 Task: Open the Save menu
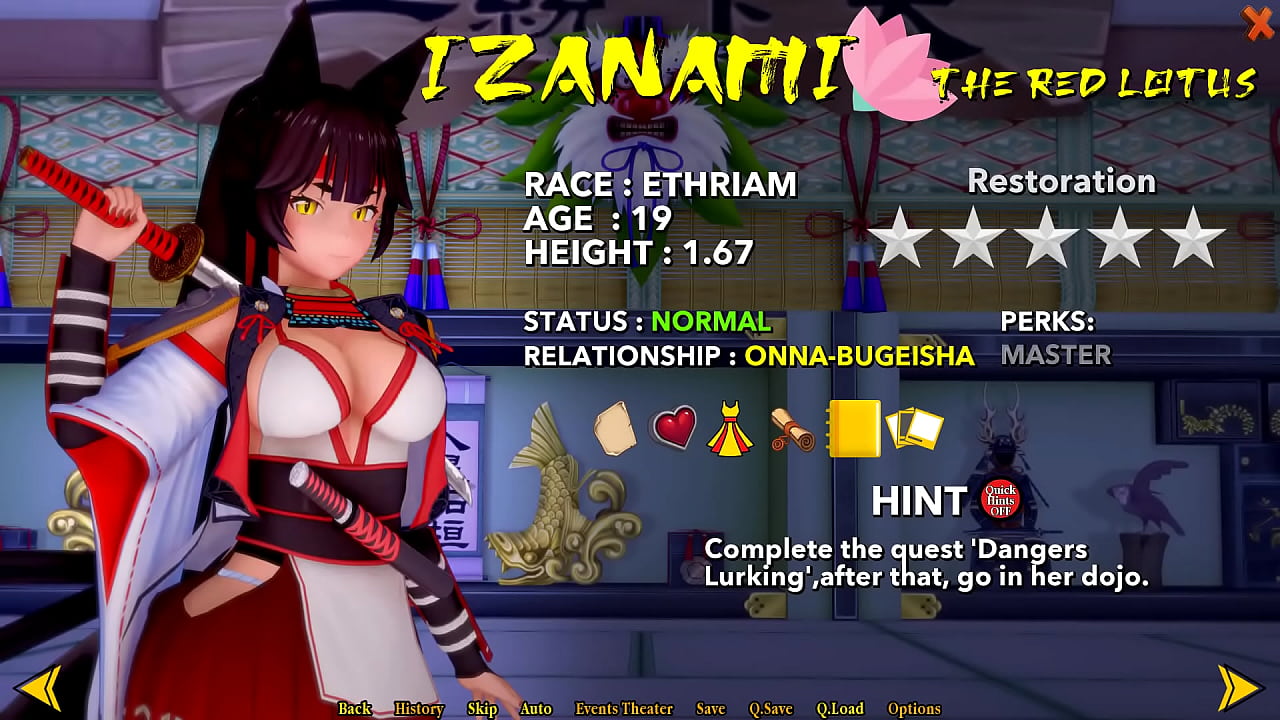[710, 709]
